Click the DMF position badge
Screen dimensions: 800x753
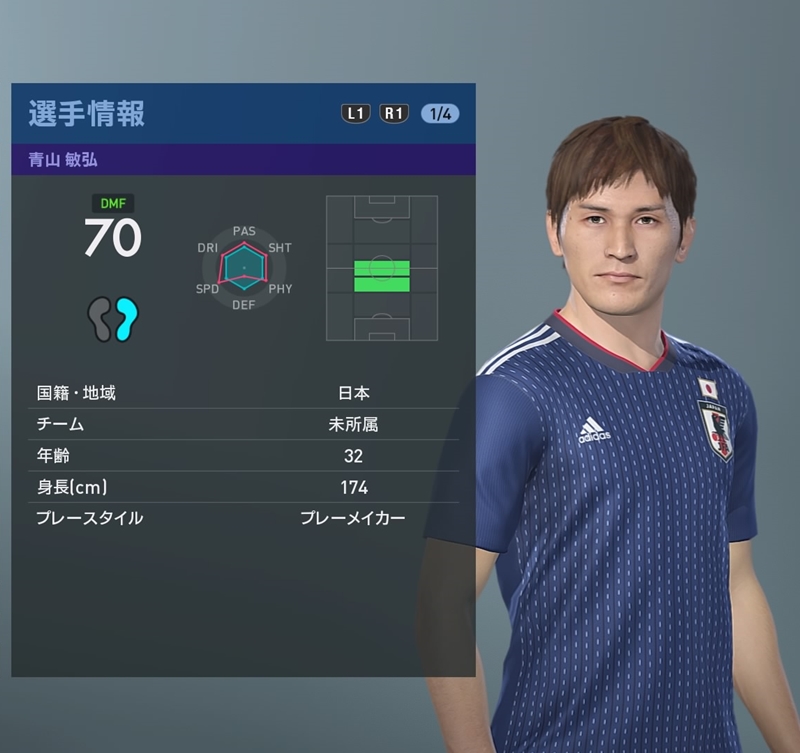[112, 203]
